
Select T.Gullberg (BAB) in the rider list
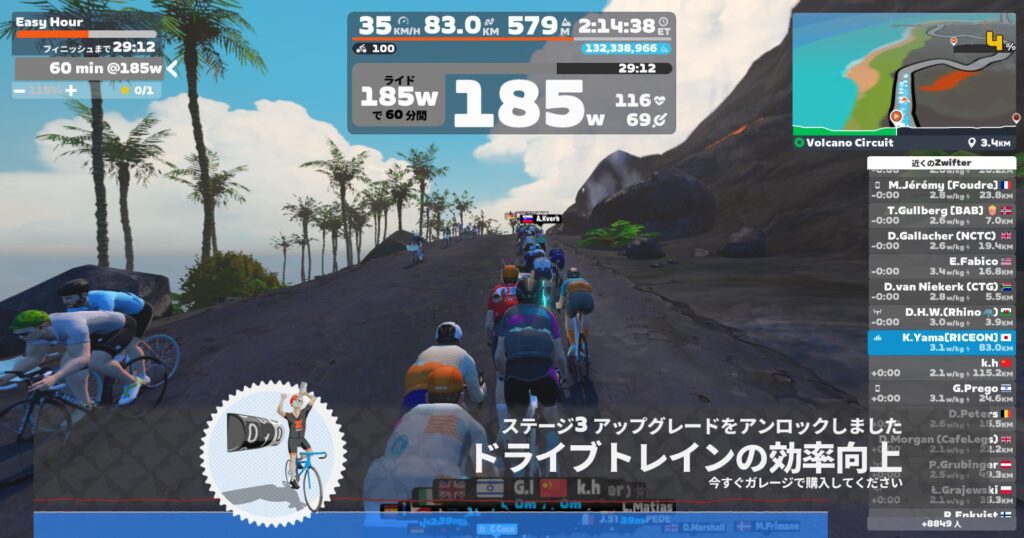[941, 216]
